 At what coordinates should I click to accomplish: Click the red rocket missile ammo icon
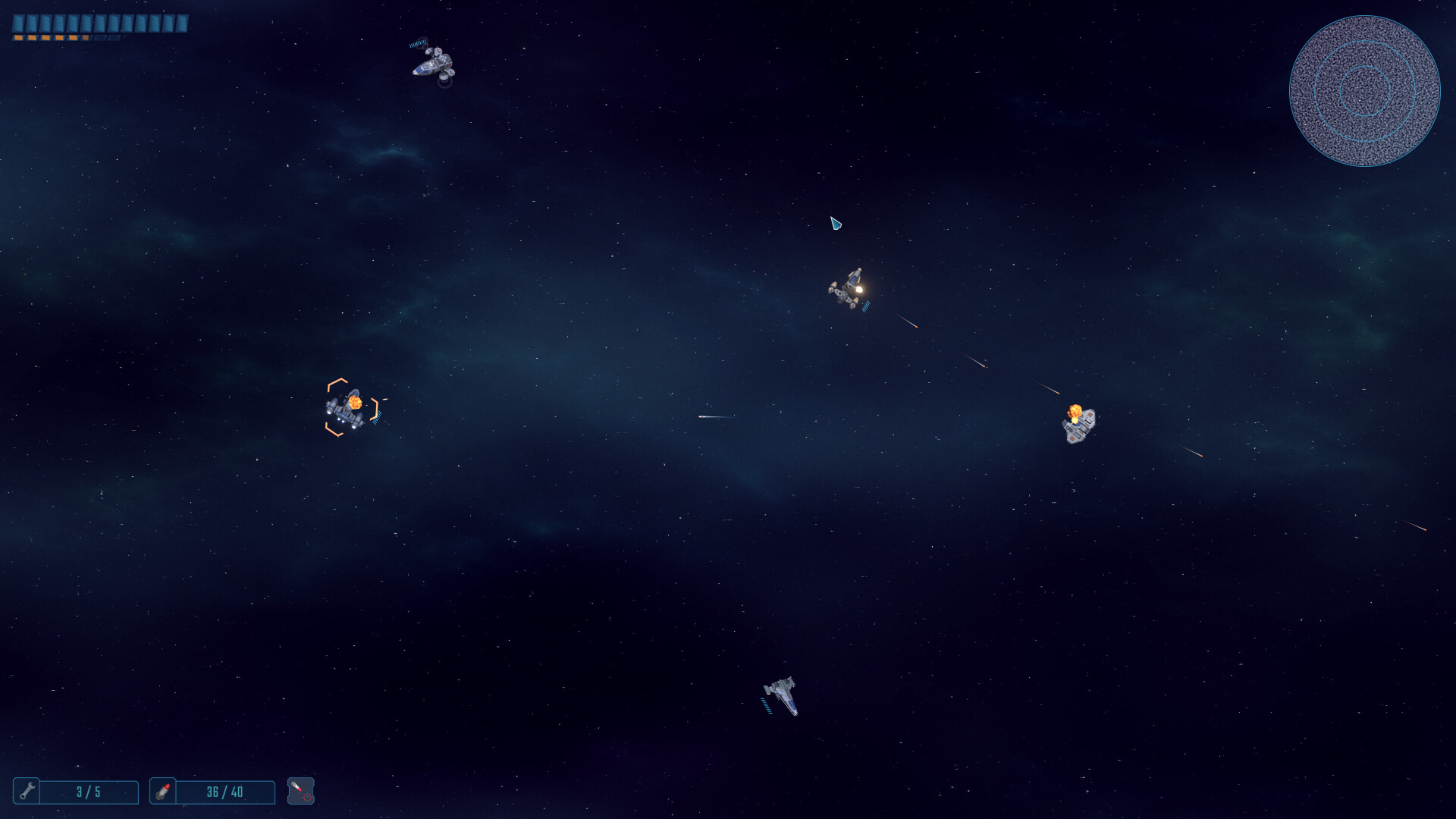click(162, 792)
